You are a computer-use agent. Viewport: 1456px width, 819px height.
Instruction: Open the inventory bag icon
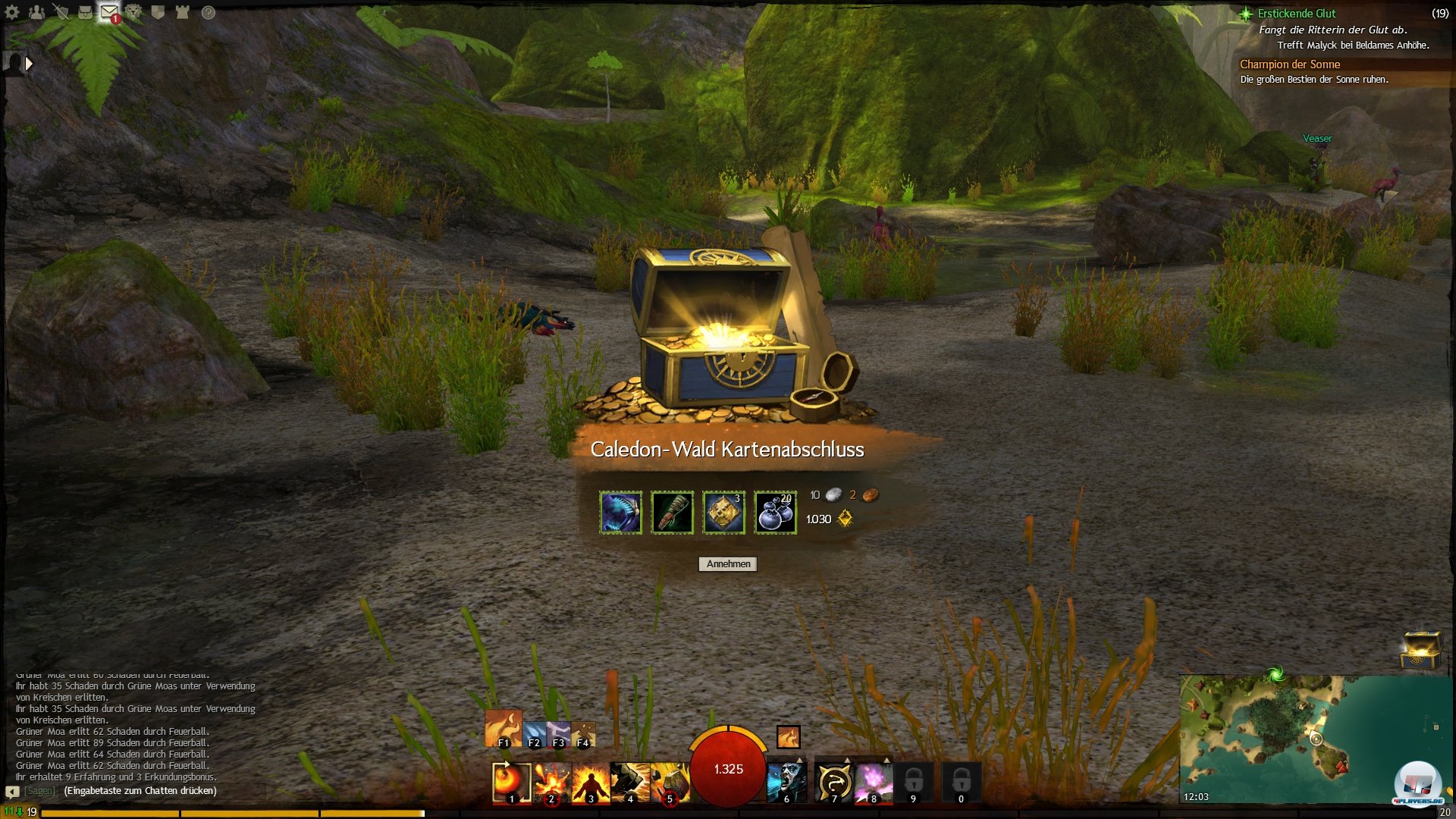coord(85,12)
